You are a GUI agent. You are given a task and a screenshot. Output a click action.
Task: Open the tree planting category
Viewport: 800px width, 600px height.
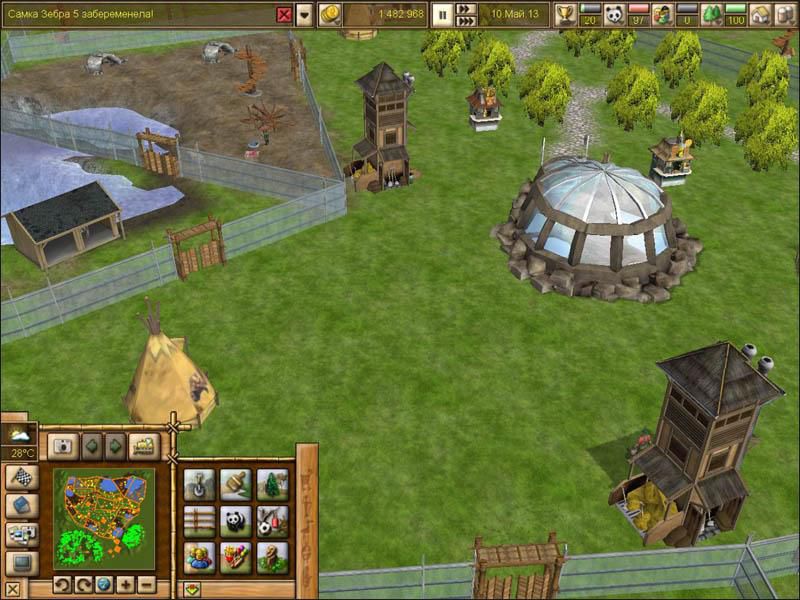pyautogui.click(x=271, y=485)
